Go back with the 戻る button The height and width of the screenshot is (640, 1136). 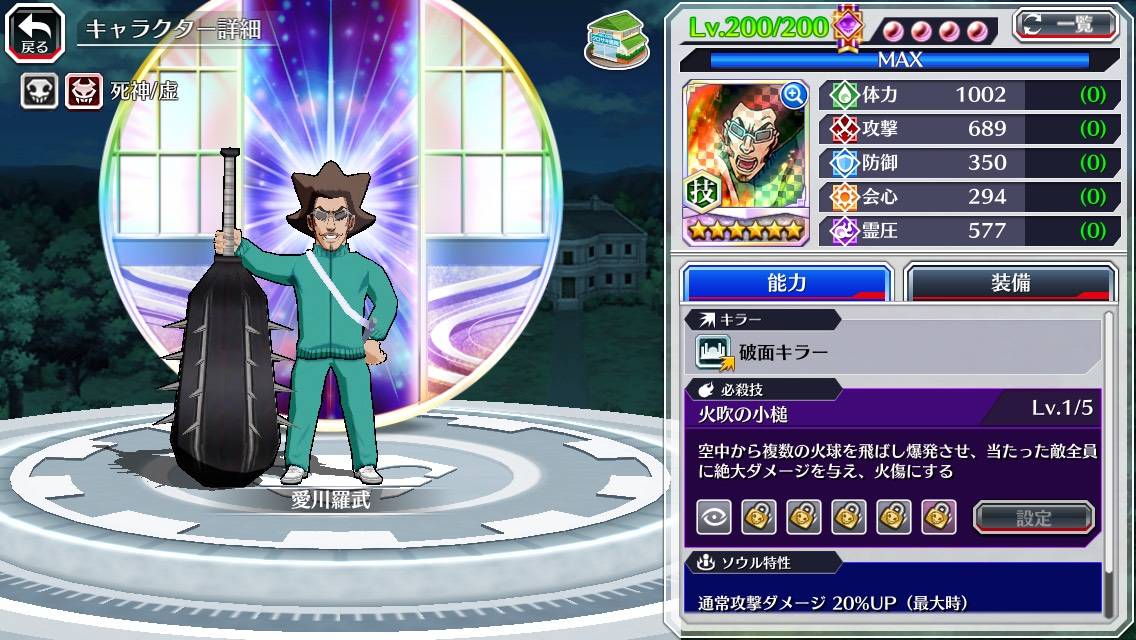[x=35, y=31]
